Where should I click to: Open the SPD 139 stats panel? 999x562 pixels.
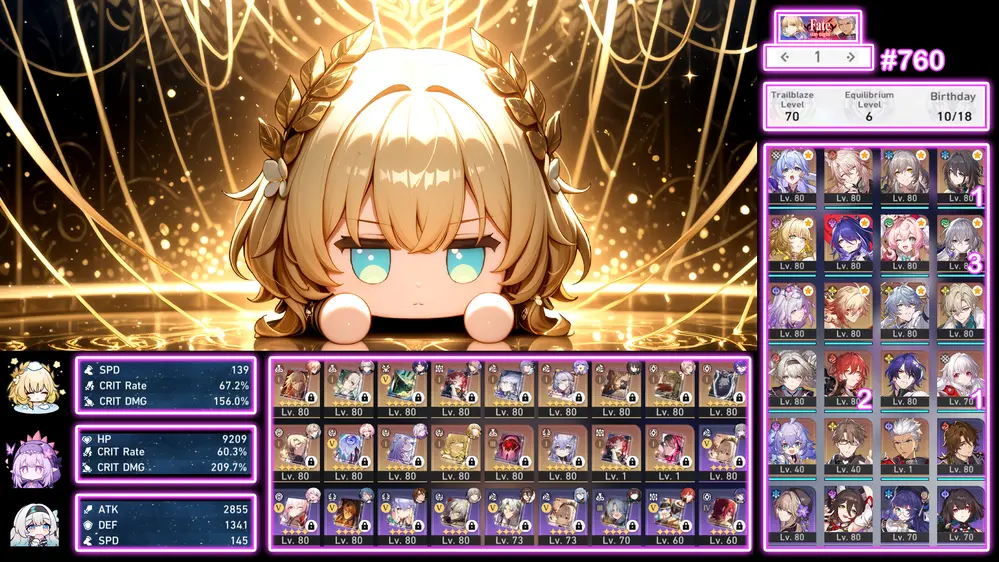coord(165,385)
